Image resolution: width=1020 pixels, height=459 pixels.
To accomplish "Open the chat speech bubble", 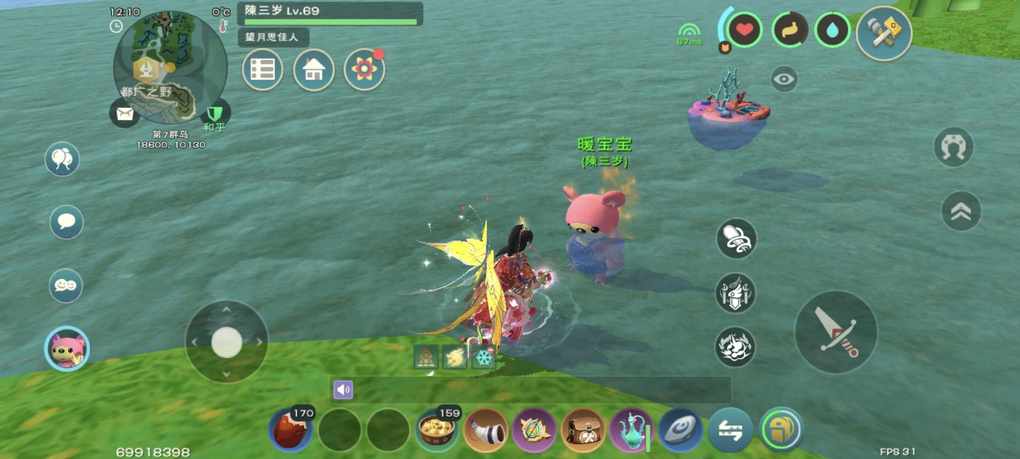I will tap(67, 222).
